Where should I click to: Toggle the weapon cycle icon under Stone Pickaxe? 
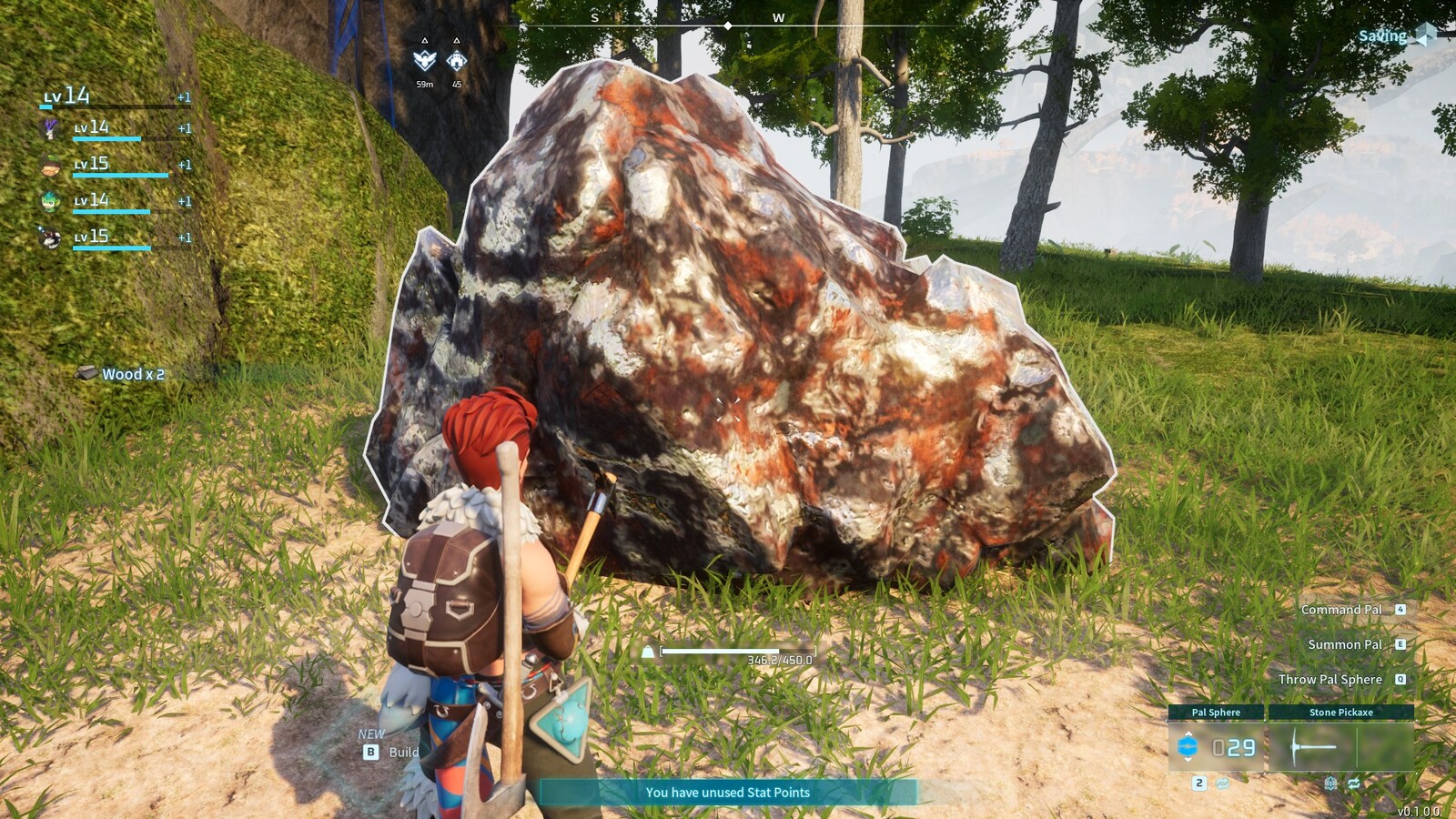(x=1354, y=783)
